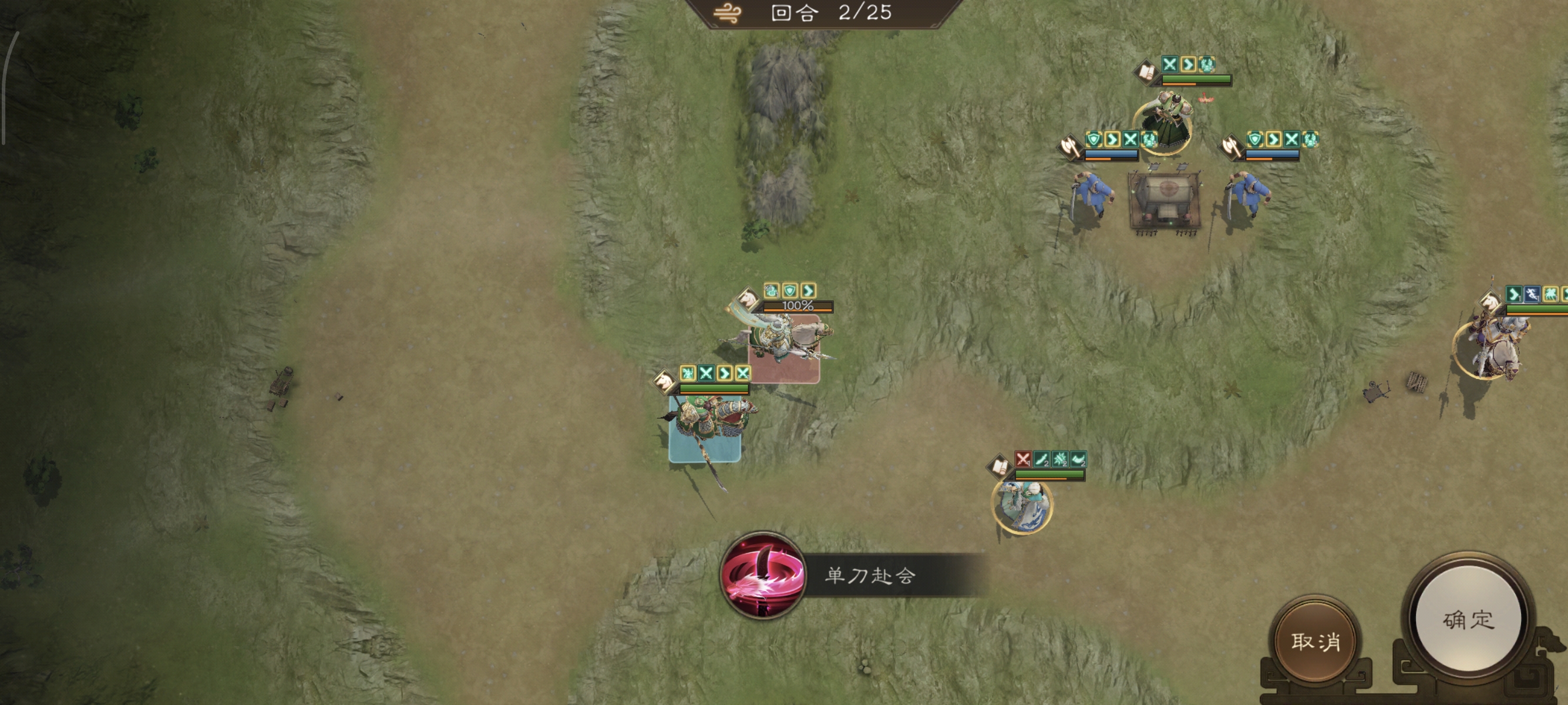Click the arrow chevron icon above the target cavalry
1568x705 pixels.
click(807, 292)
